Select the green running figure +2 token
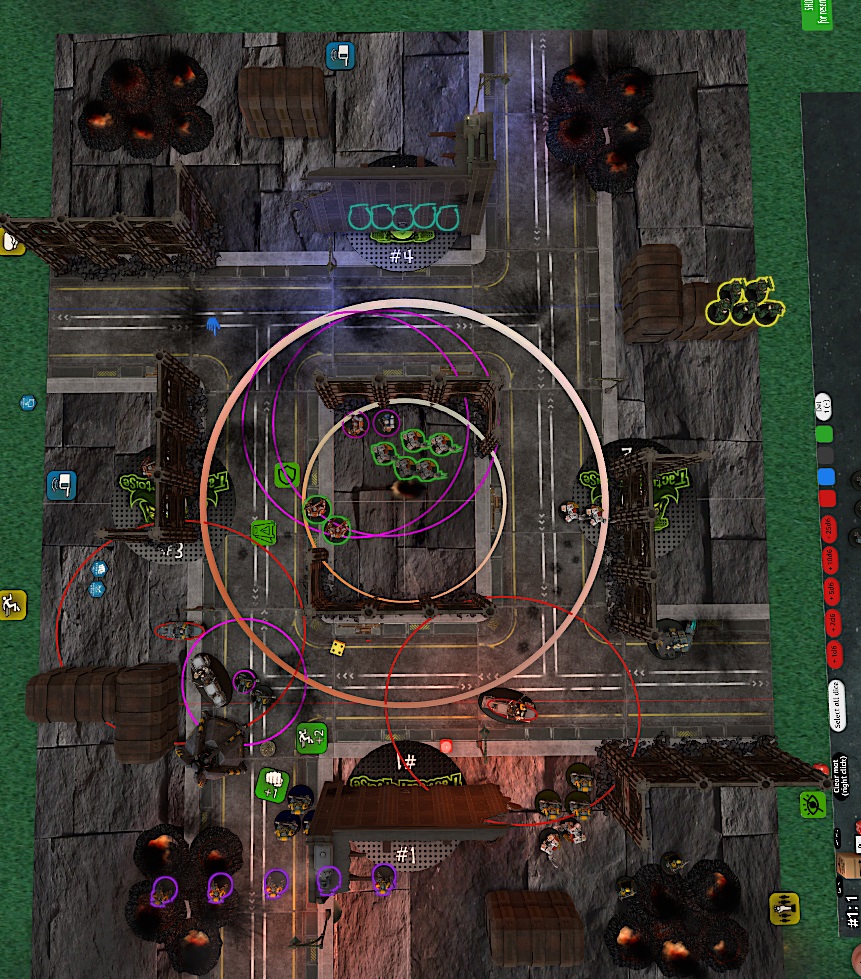Screen dimensions: 861x979 tap(311, 738)
